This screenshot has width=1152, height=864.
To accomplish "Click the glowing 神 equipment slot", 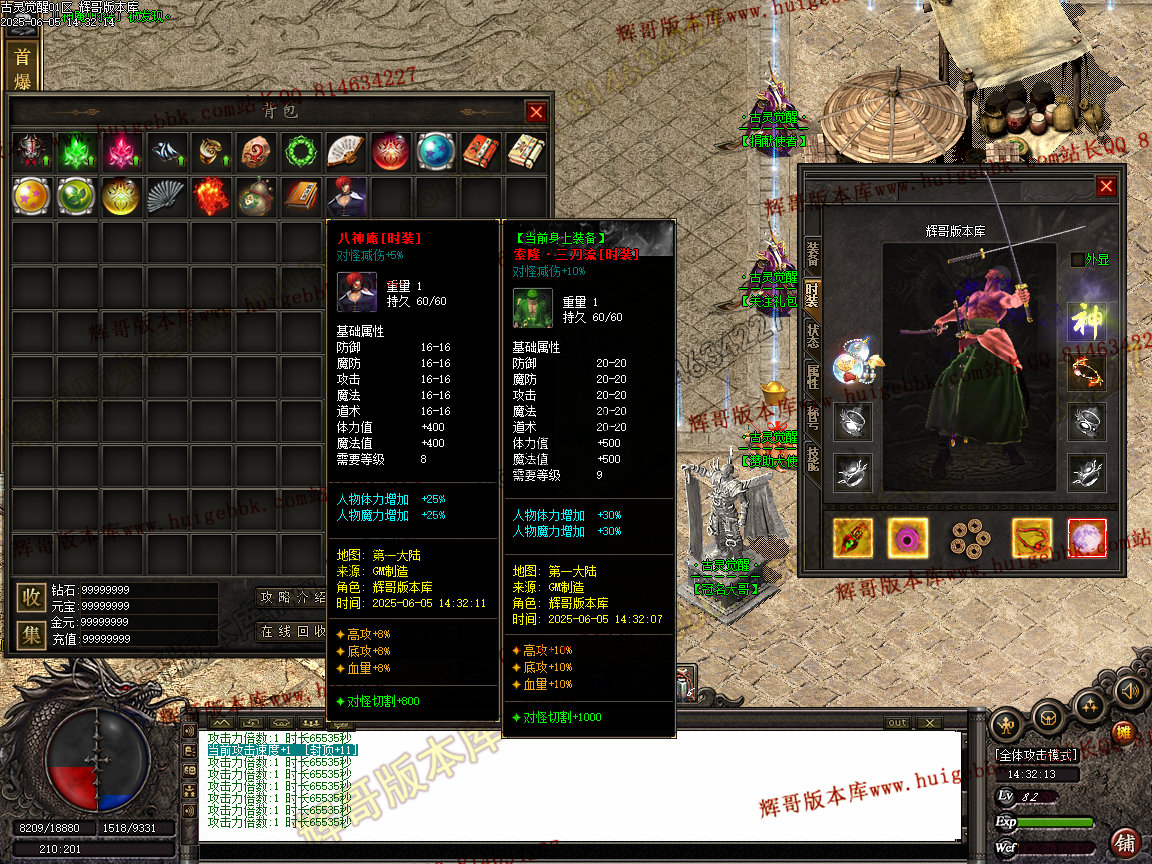I will pos(1086,321).
